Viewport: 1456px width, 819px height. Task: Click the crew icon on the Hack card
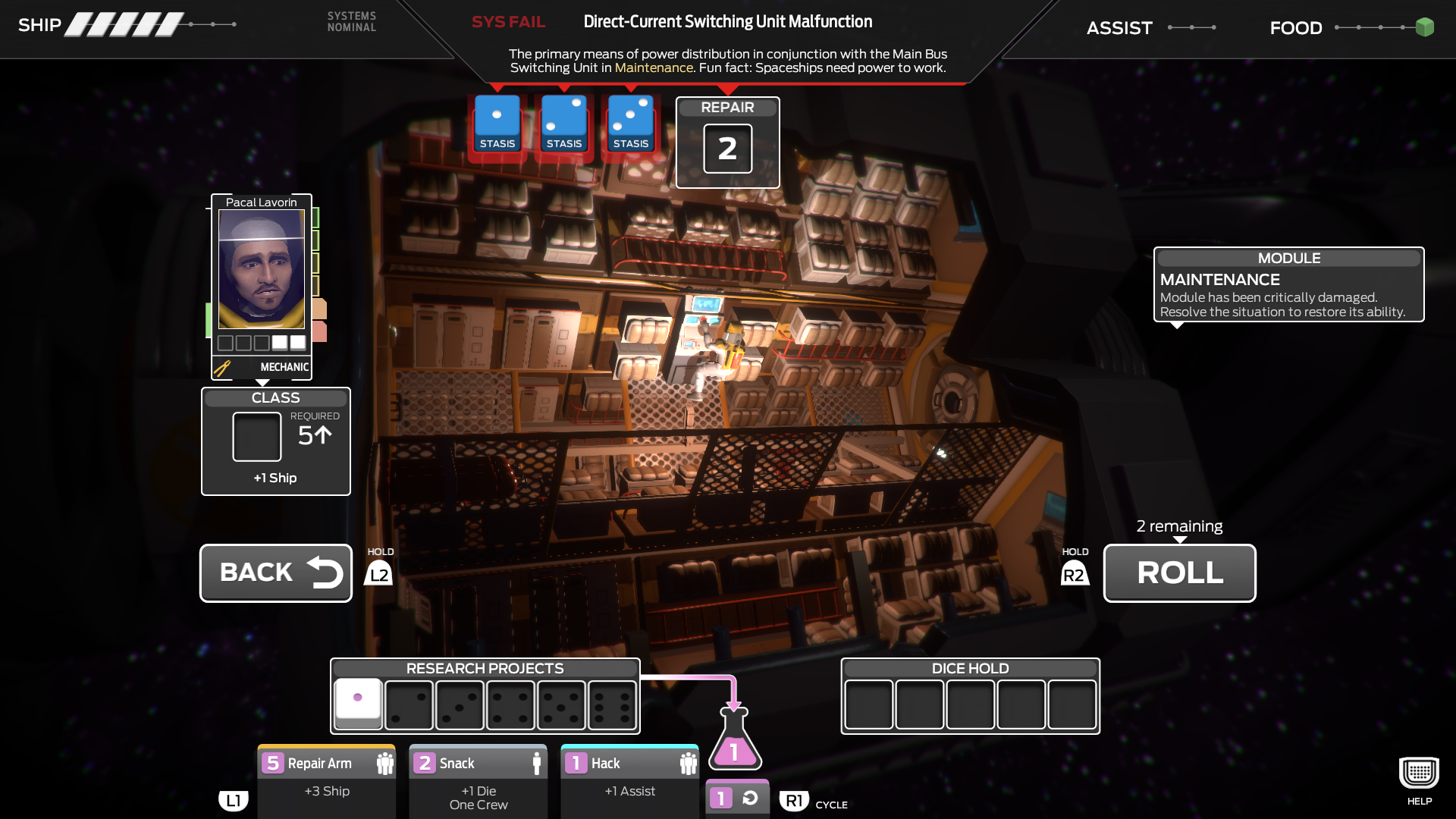click(690, 763)
